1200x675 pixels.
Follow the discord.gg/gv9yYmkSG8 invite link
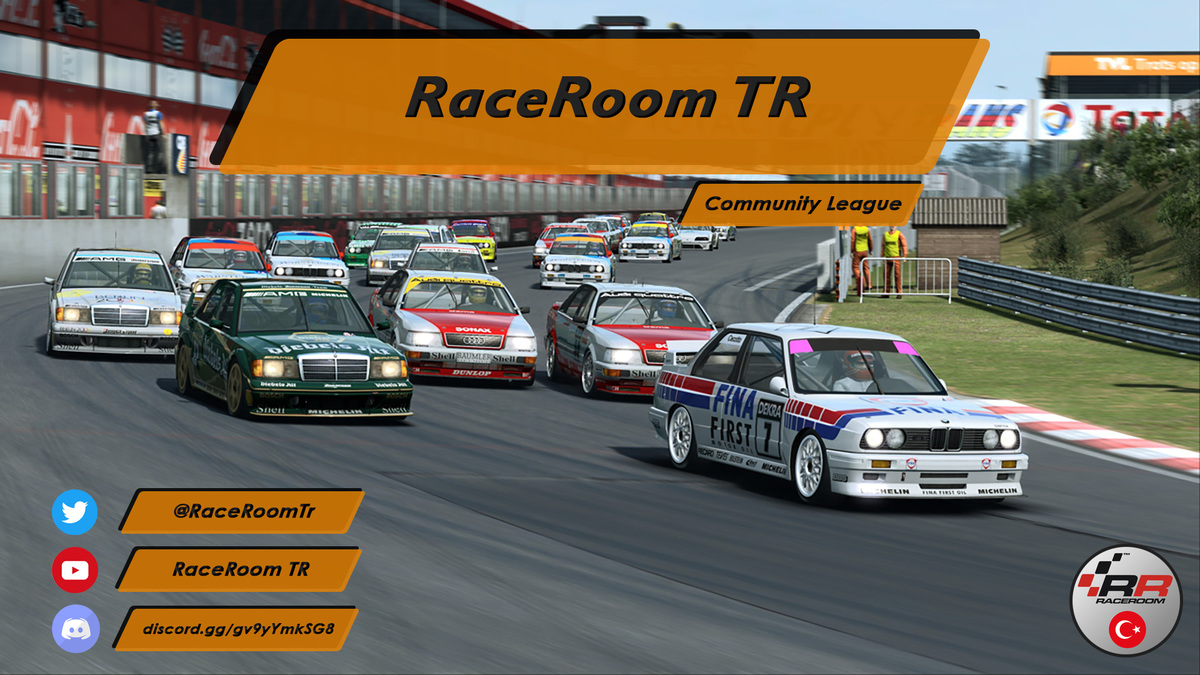pyautogui.click(x=237, y=629)
